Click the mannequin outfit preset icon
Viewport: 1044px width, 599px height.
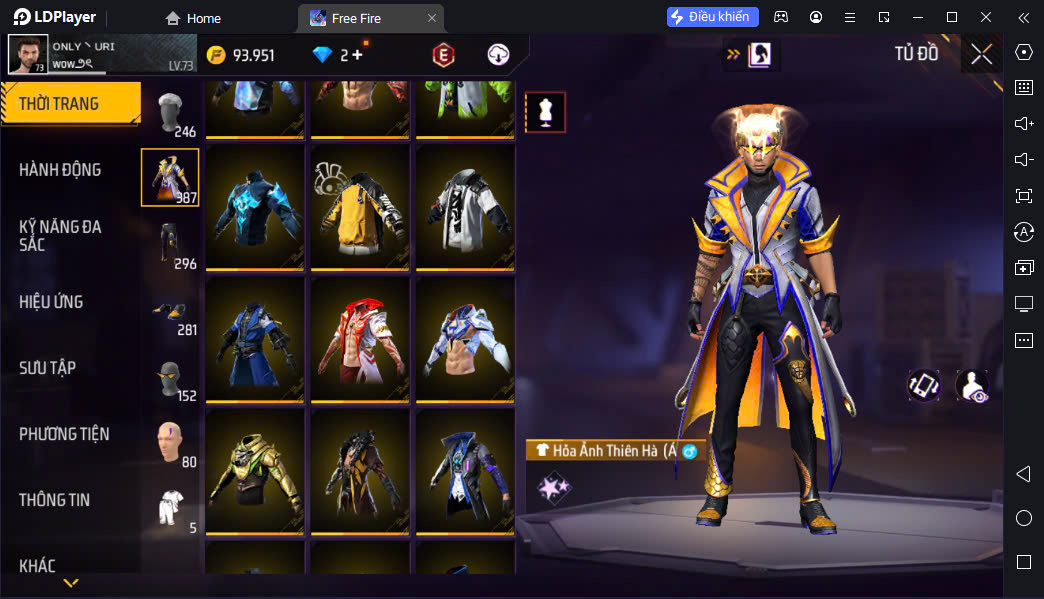(545, 113)
